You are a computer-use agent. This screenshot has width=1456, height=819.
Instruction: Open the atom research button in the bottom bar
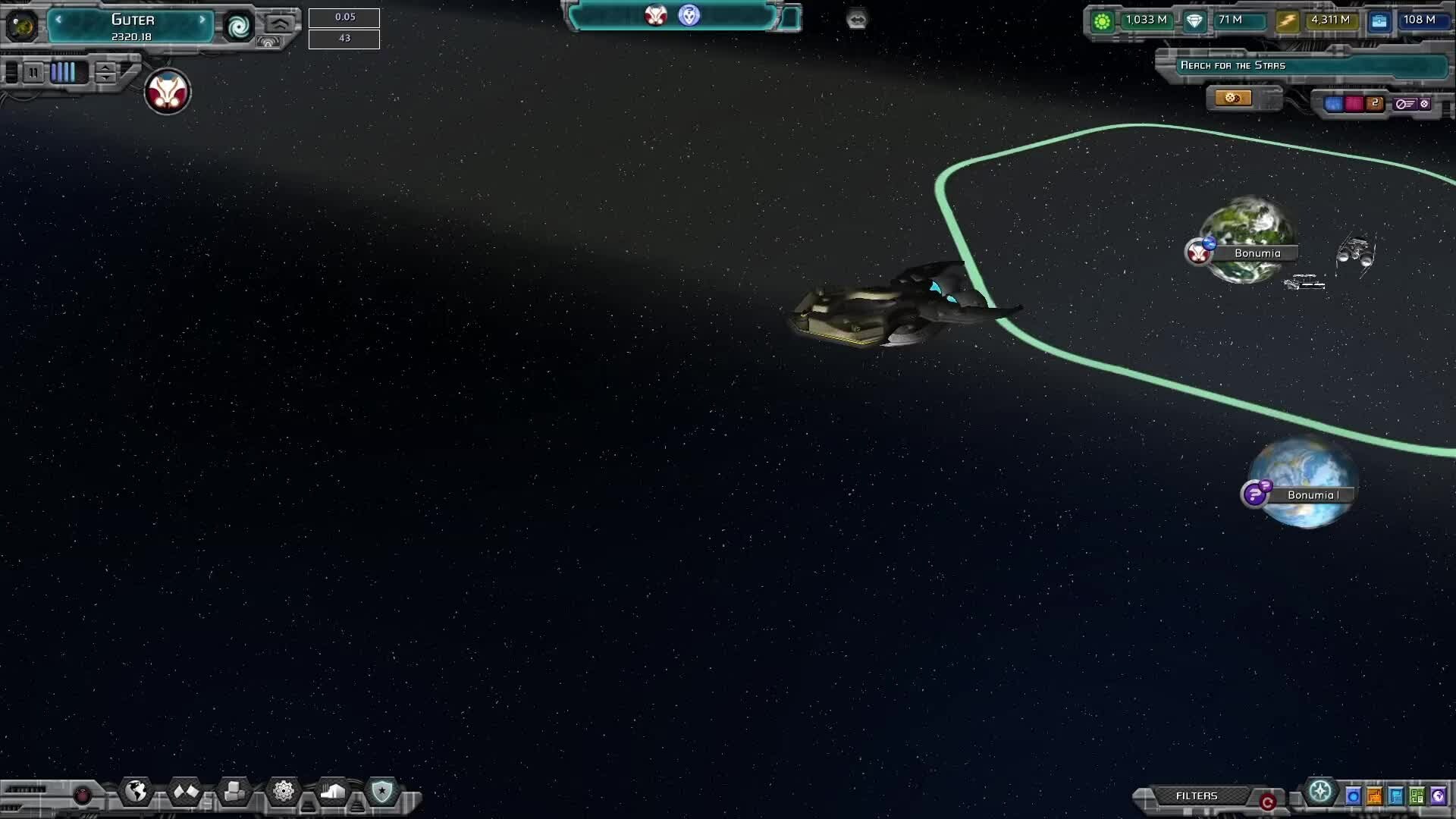pos(284,792)
